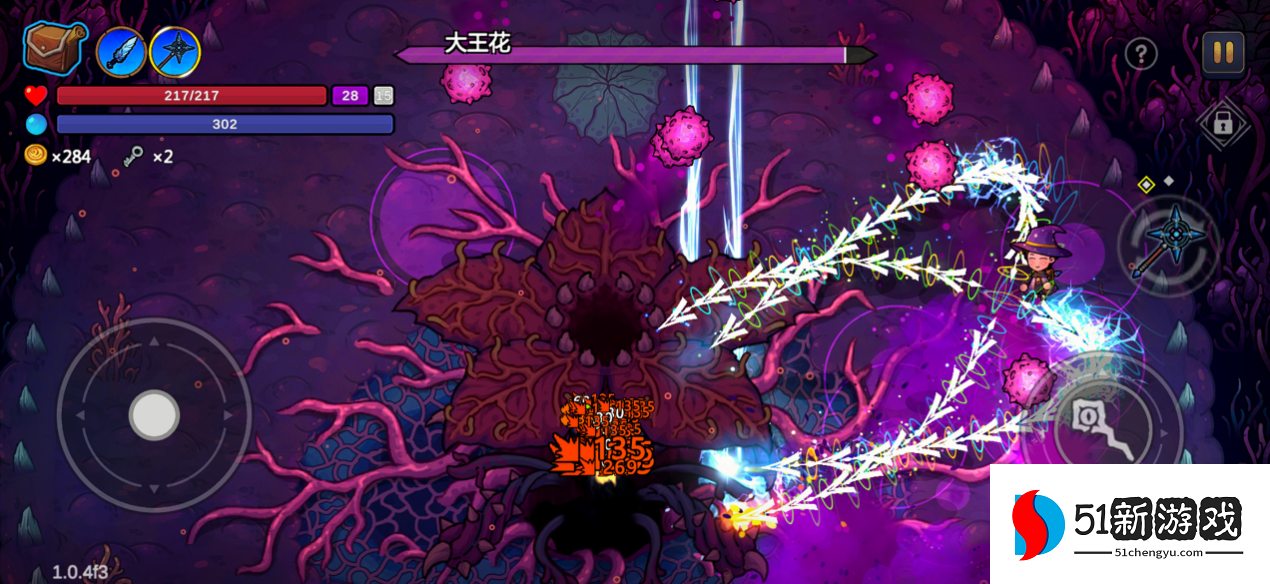Select the shuriken skill icon
This screenshot has height=584, width=1270.
(175, 52)
